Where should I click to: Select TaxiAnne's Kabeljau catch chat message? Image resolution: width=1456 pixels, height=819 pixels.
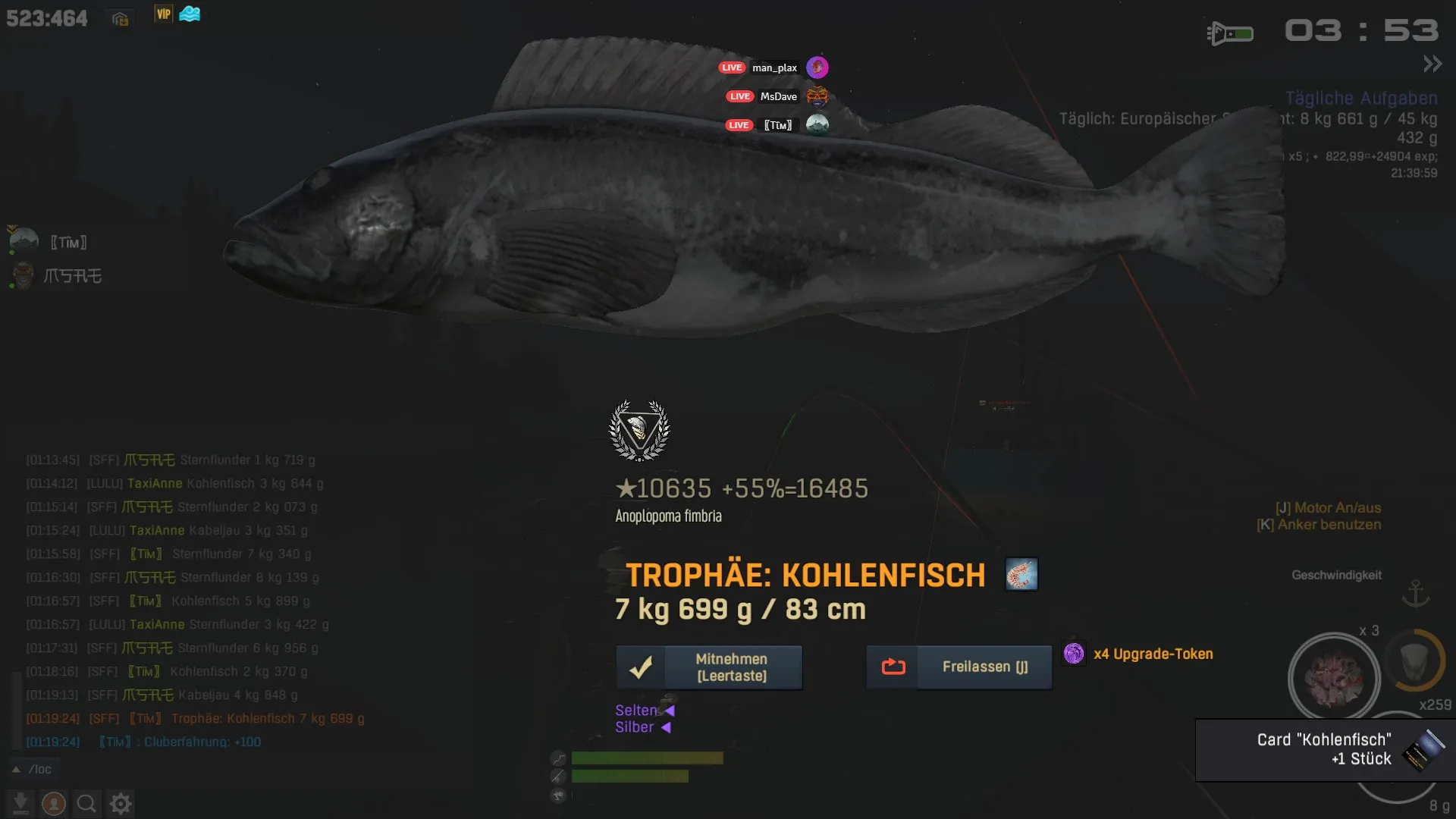pos(197,530)
